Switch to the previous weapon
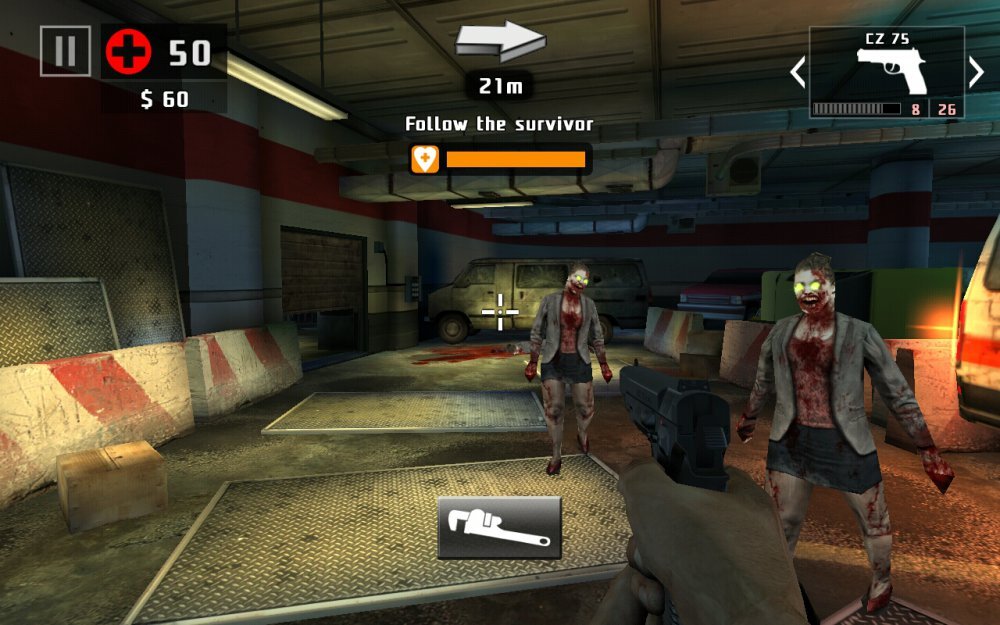The width and height of the screenshot is (1000, 625). click(x=797, y=72)
